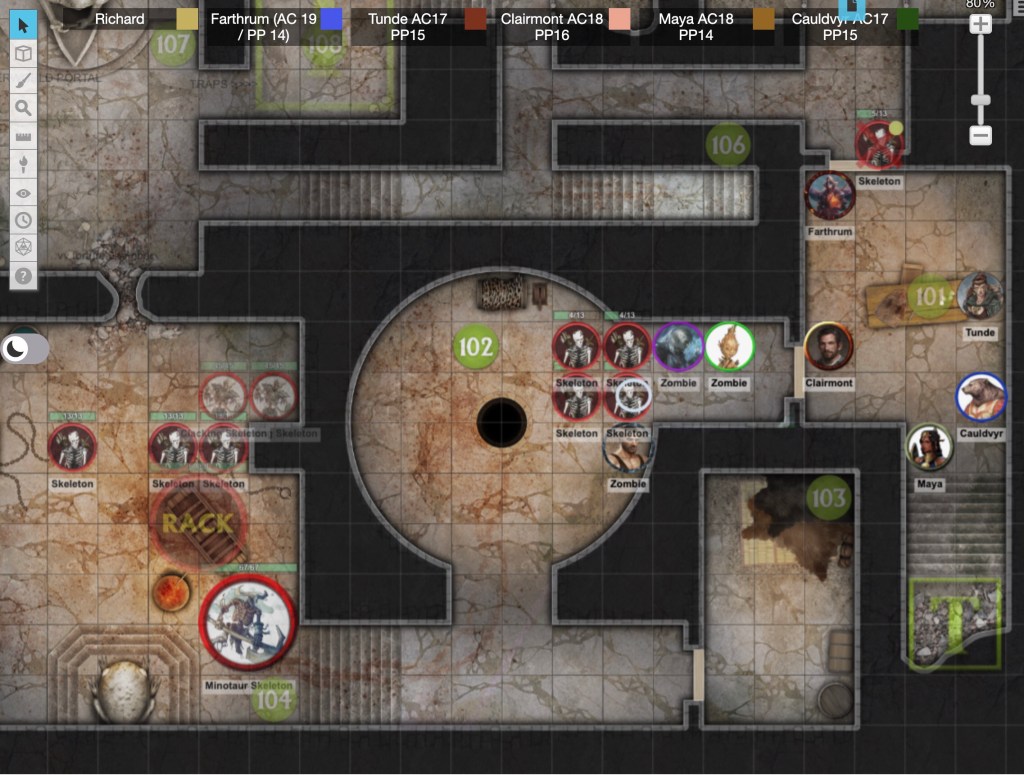Zoom out with the minus button
1024x775 pixels.
[x=980, y=135]
